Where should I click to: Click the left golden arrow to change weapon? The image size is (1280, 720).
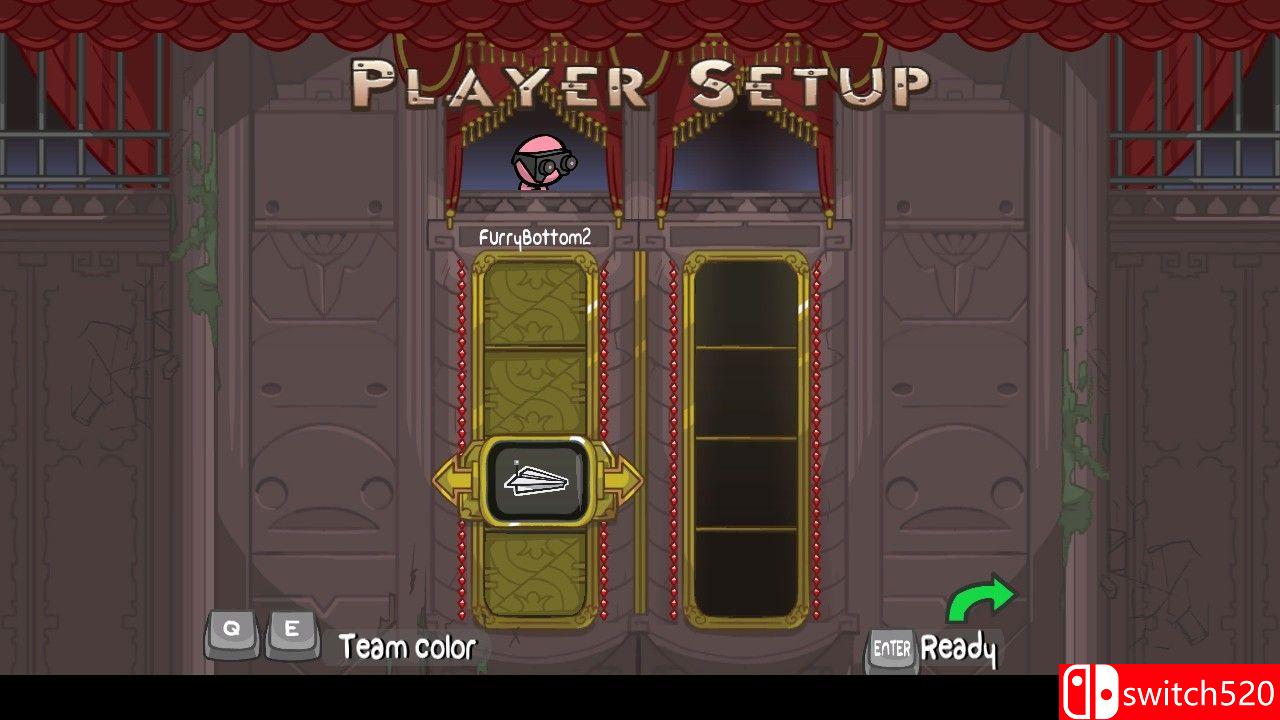[x=449, y=479]
